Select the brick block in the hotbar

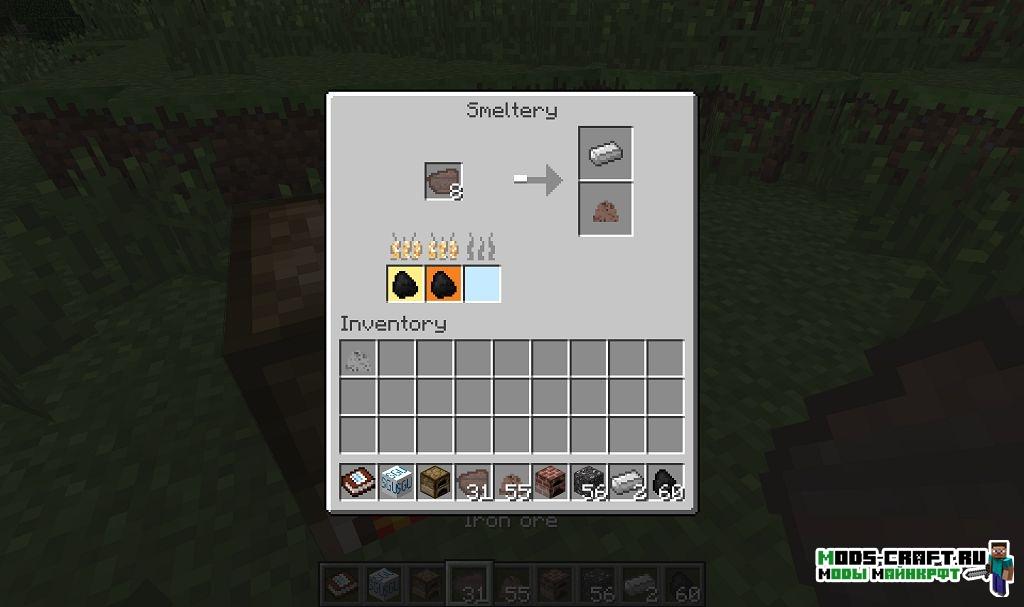tap(549, 482)
